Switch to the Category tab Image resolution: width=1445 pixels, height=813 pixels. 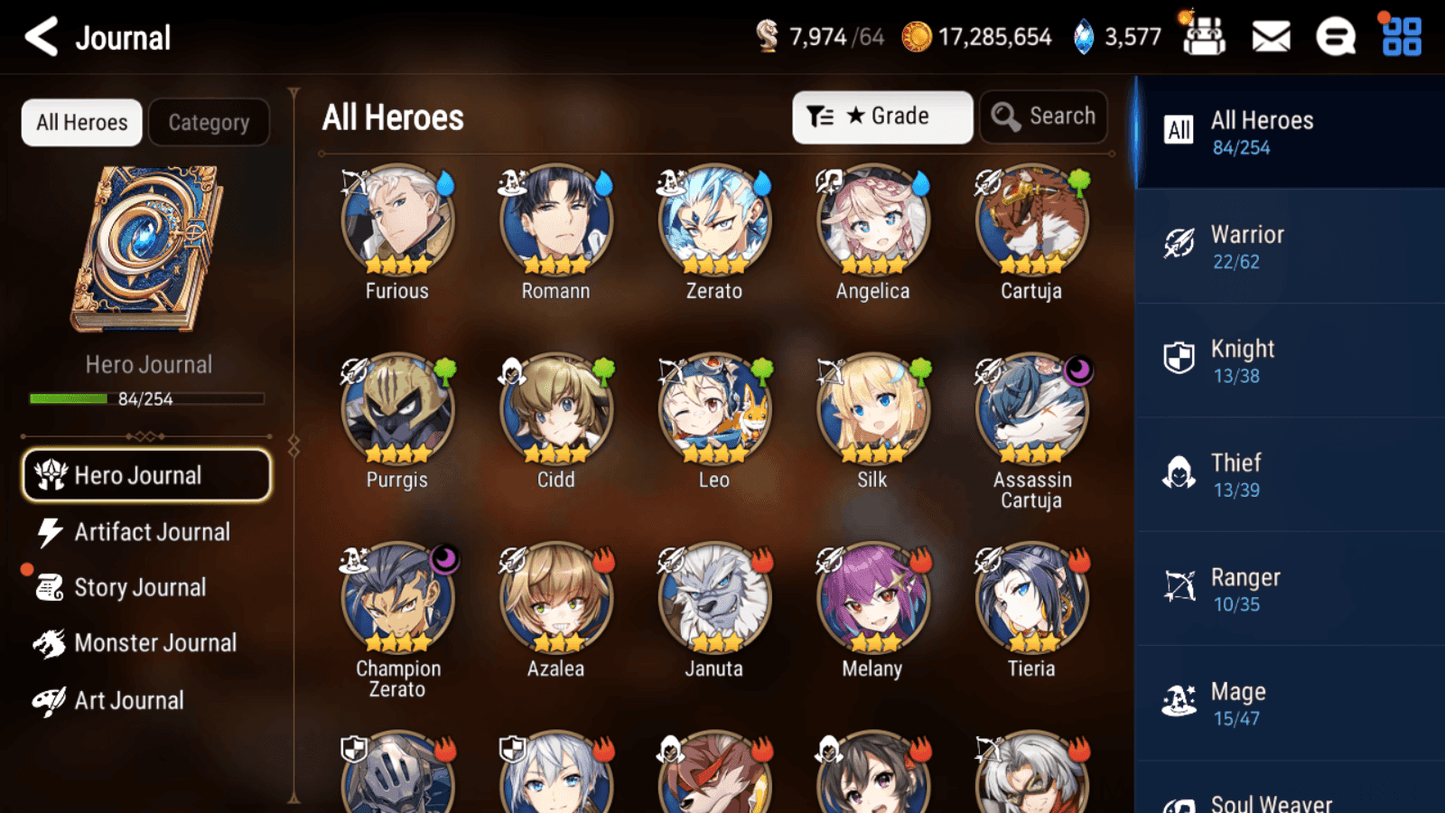pyautogui.click(x=209, y=122)
